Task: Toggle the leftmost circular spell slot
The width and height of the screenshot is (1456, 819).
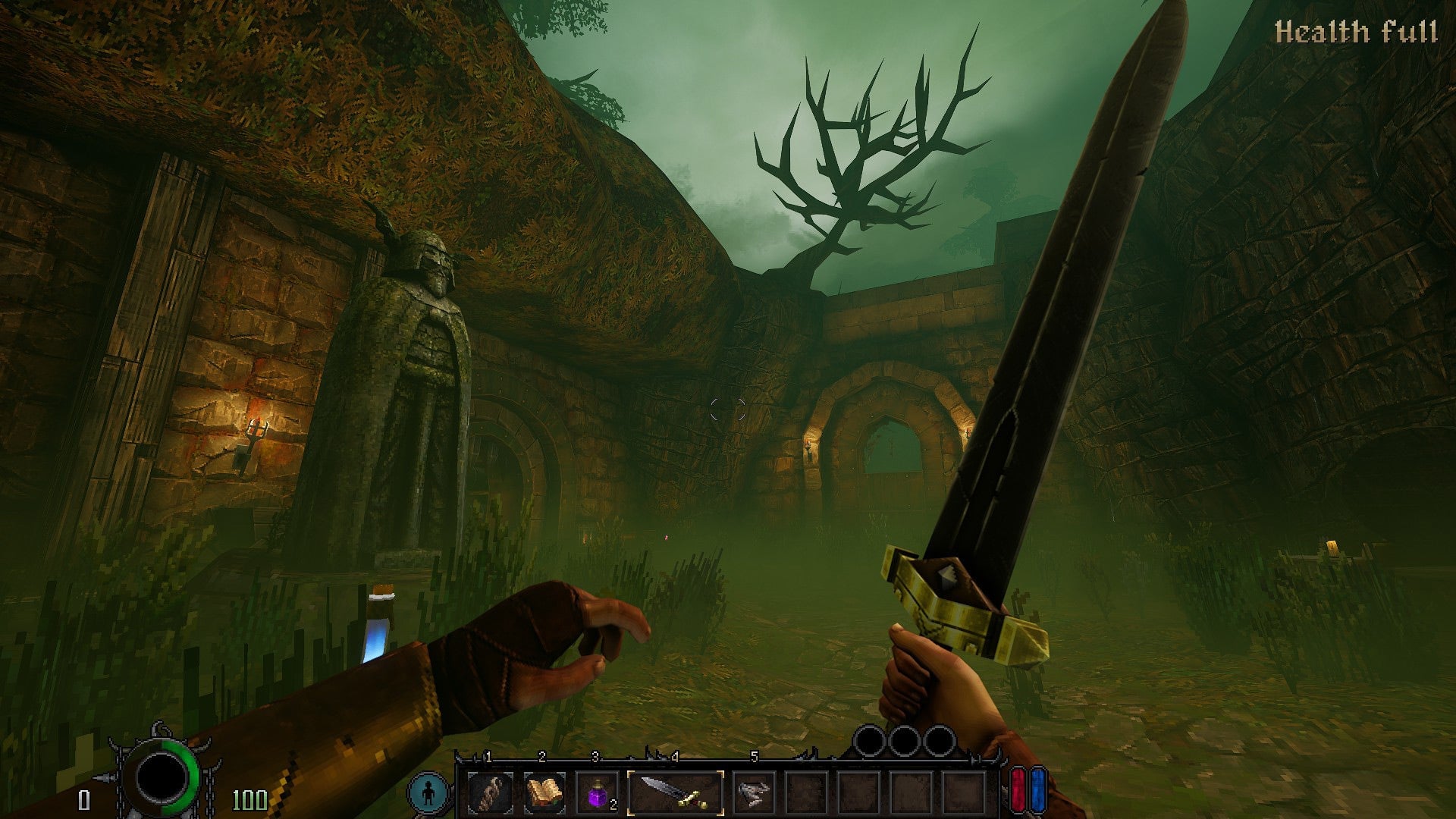Action: (x=871, y=742)
